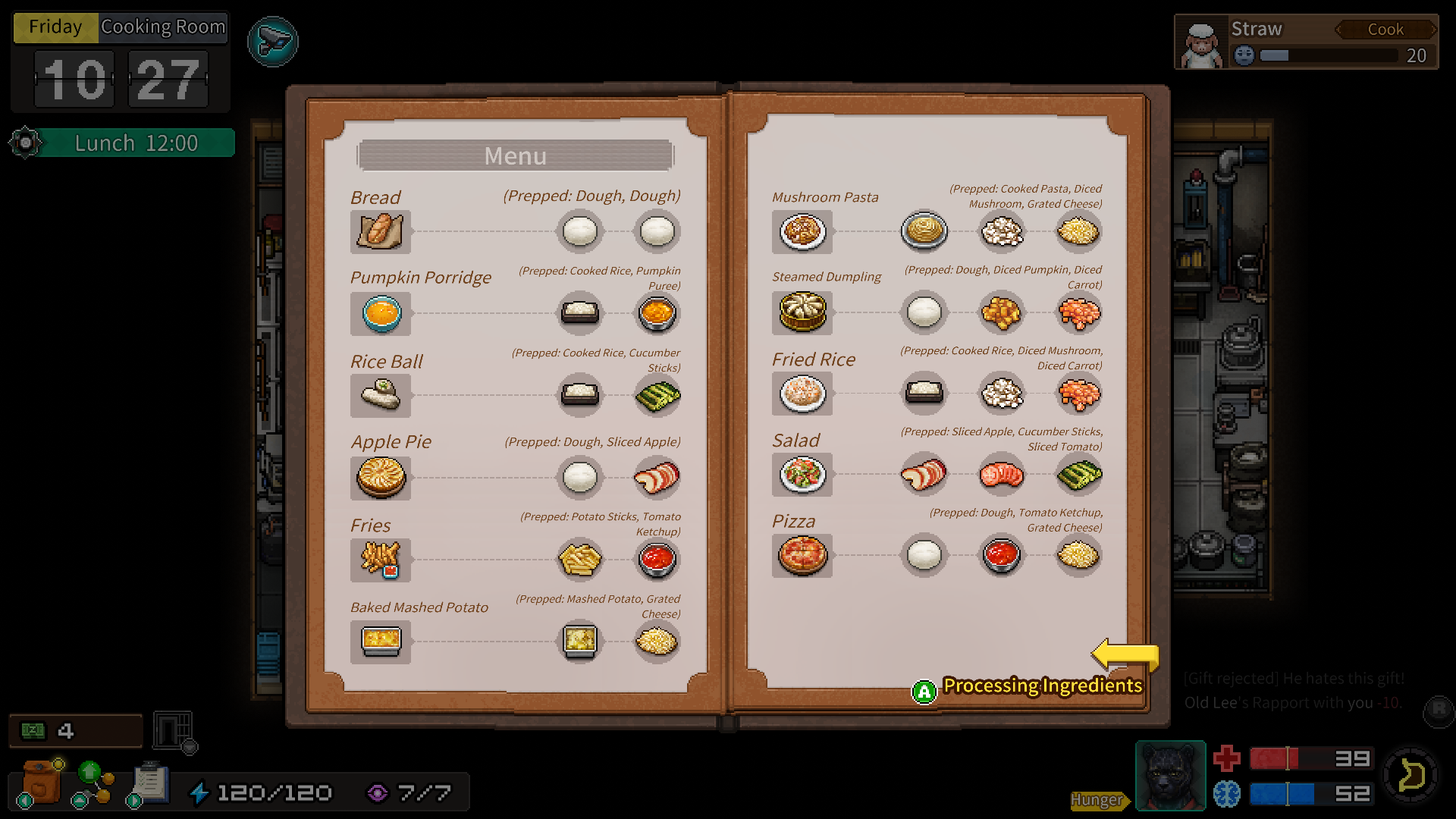Open the skill tree icon
The width and height of the screenshot is (1456, 819).
click(93, 783)
